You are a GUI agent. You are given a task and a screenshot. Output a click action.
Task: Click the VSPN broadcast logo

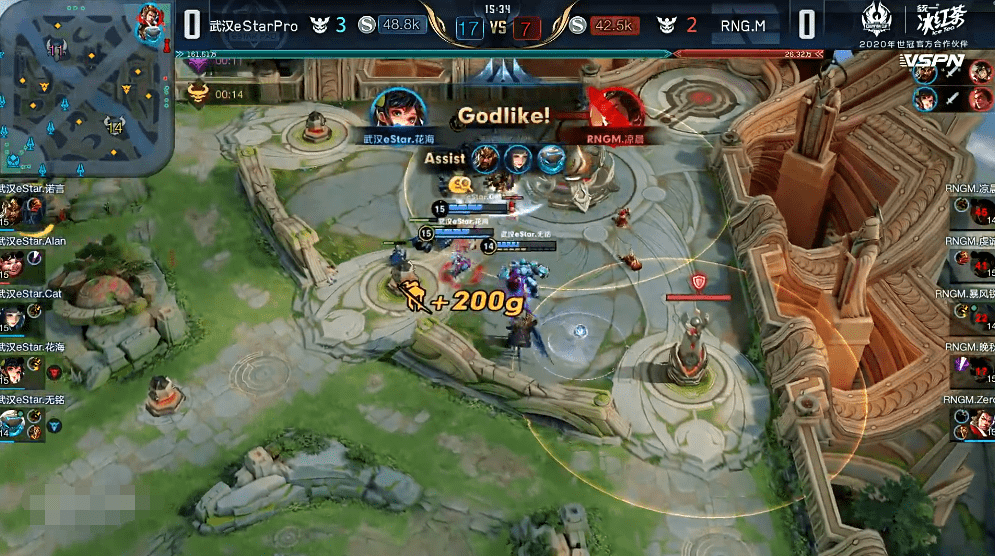click(932, 62)
